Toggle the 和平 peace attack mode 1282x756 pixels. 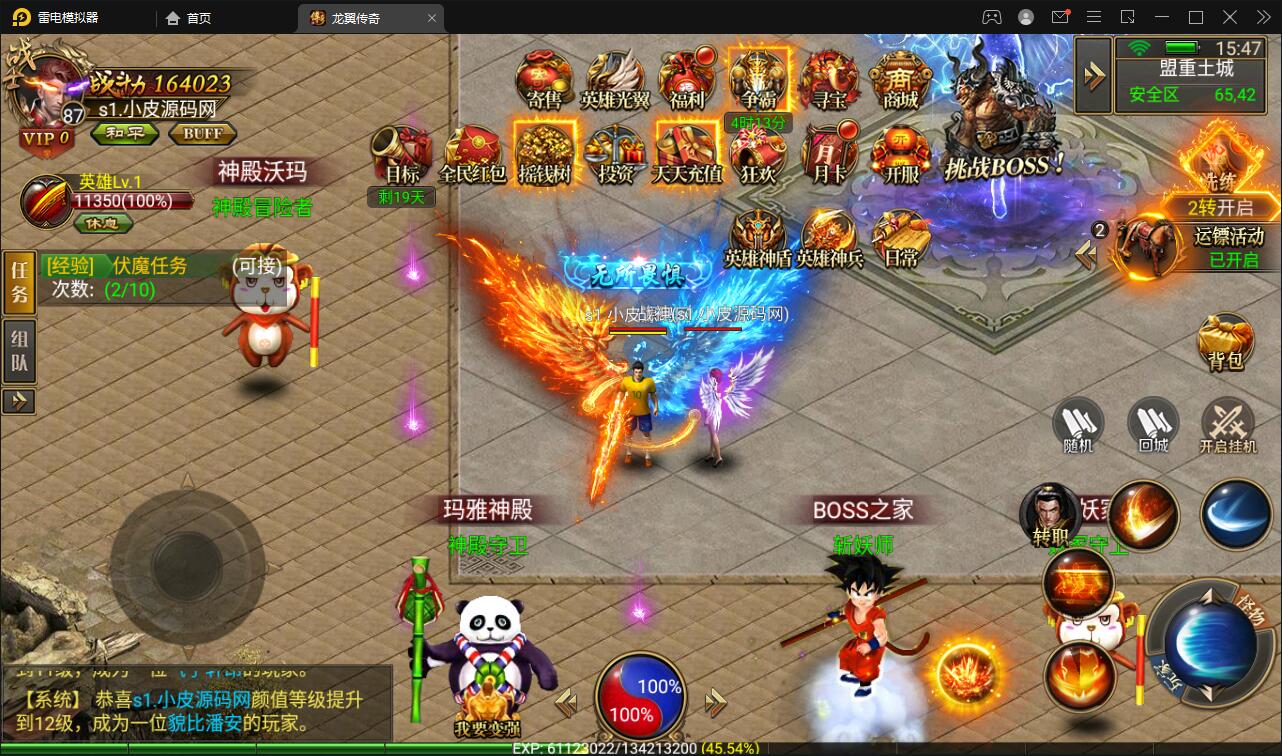124,134
